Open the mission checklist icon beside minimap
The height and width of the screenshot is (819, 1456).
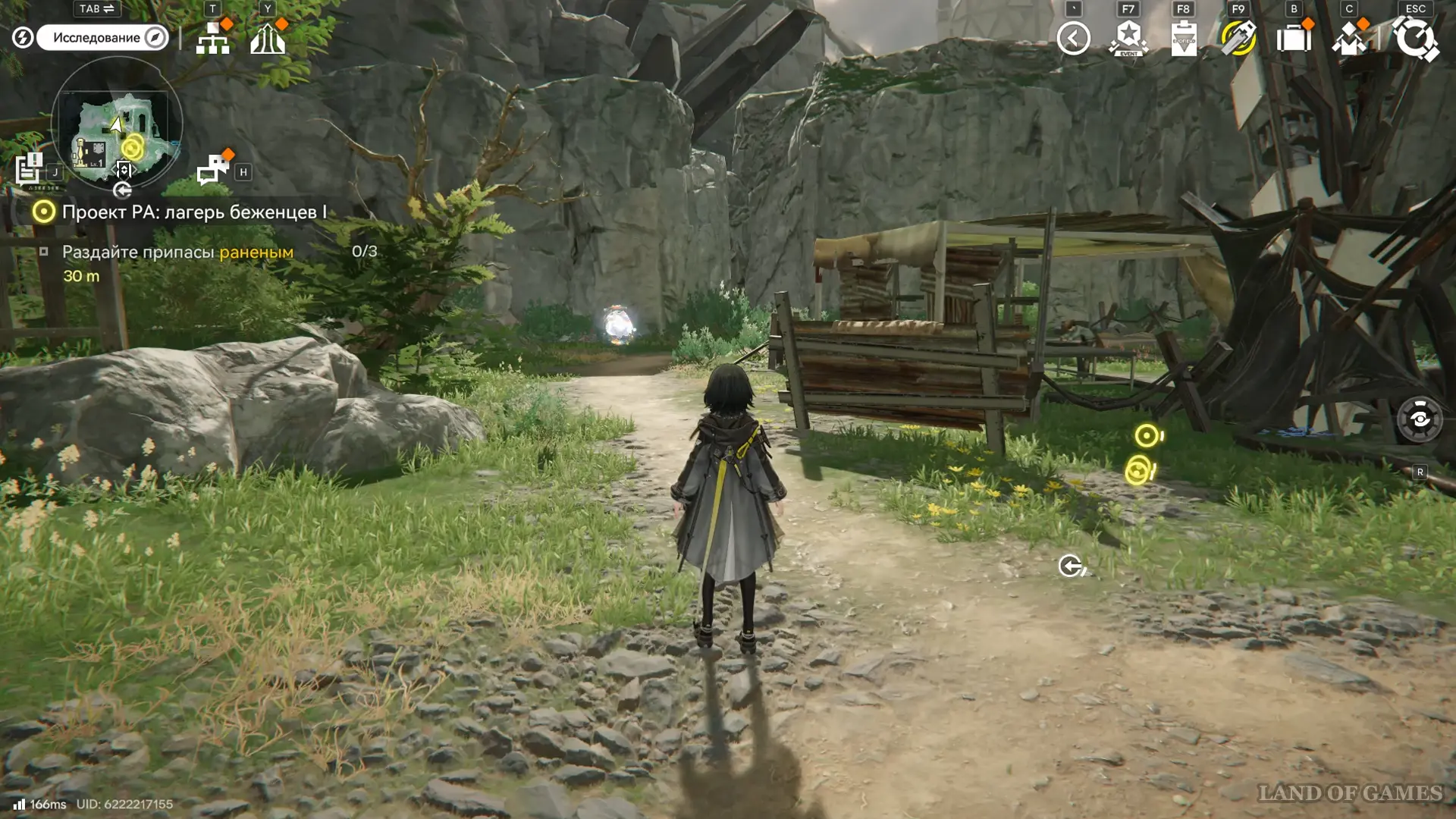[x=30, y=170]
